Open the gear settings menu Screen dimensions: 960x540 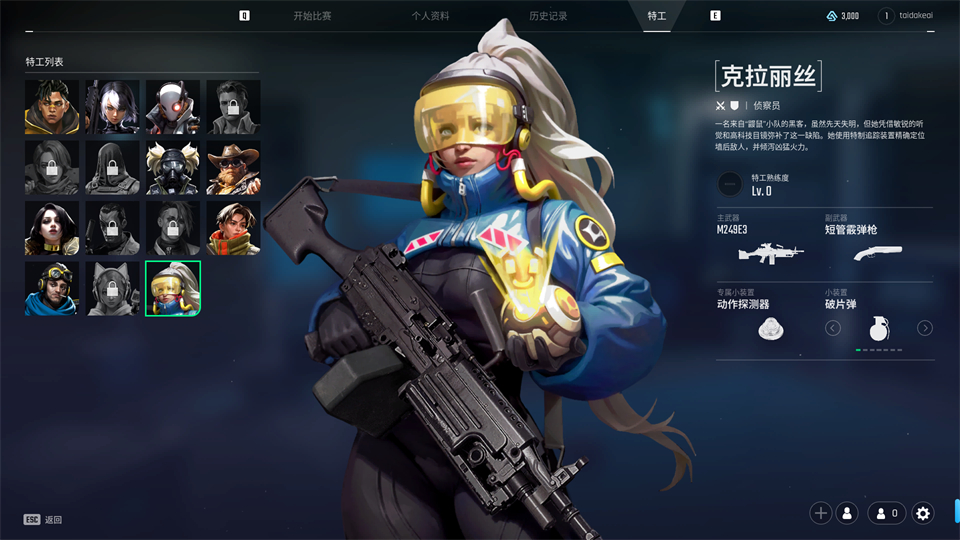(923, 513)
